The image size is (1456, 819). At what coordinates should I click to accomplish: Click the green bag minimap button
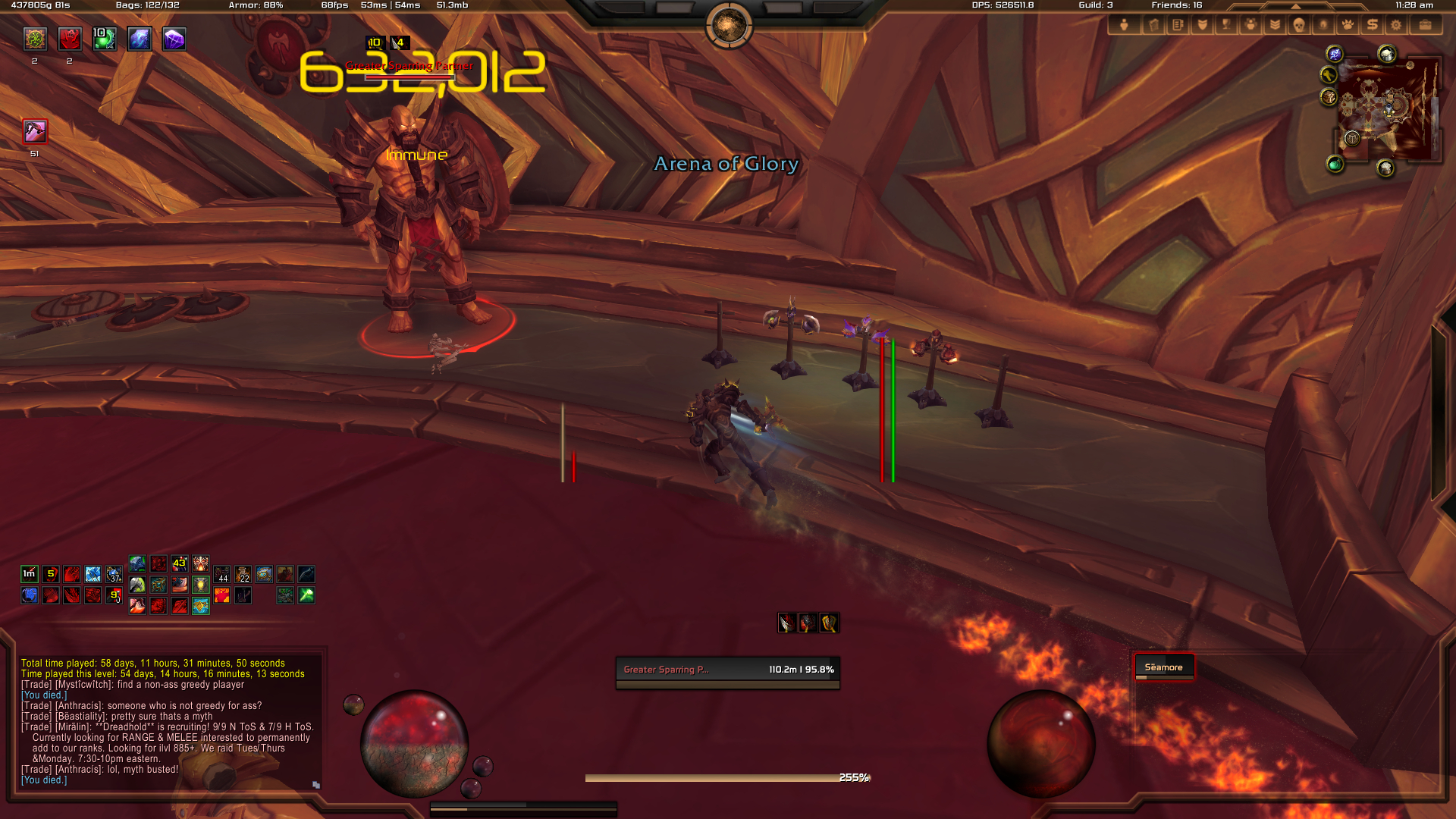pyautogui.click(x=1335, y=164)
